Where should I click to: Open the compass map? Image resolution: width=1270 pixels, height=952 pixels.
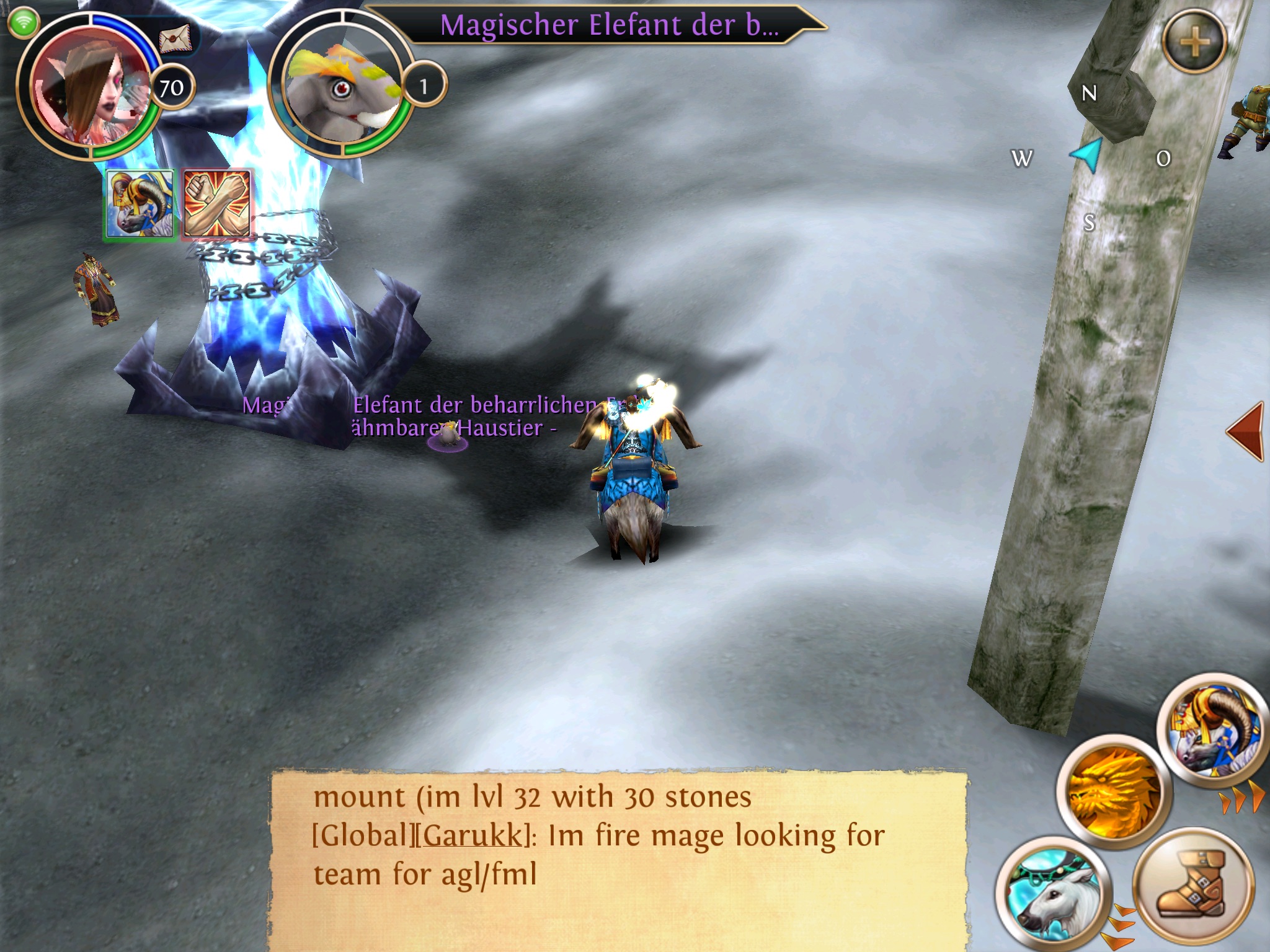point(1089,156)
